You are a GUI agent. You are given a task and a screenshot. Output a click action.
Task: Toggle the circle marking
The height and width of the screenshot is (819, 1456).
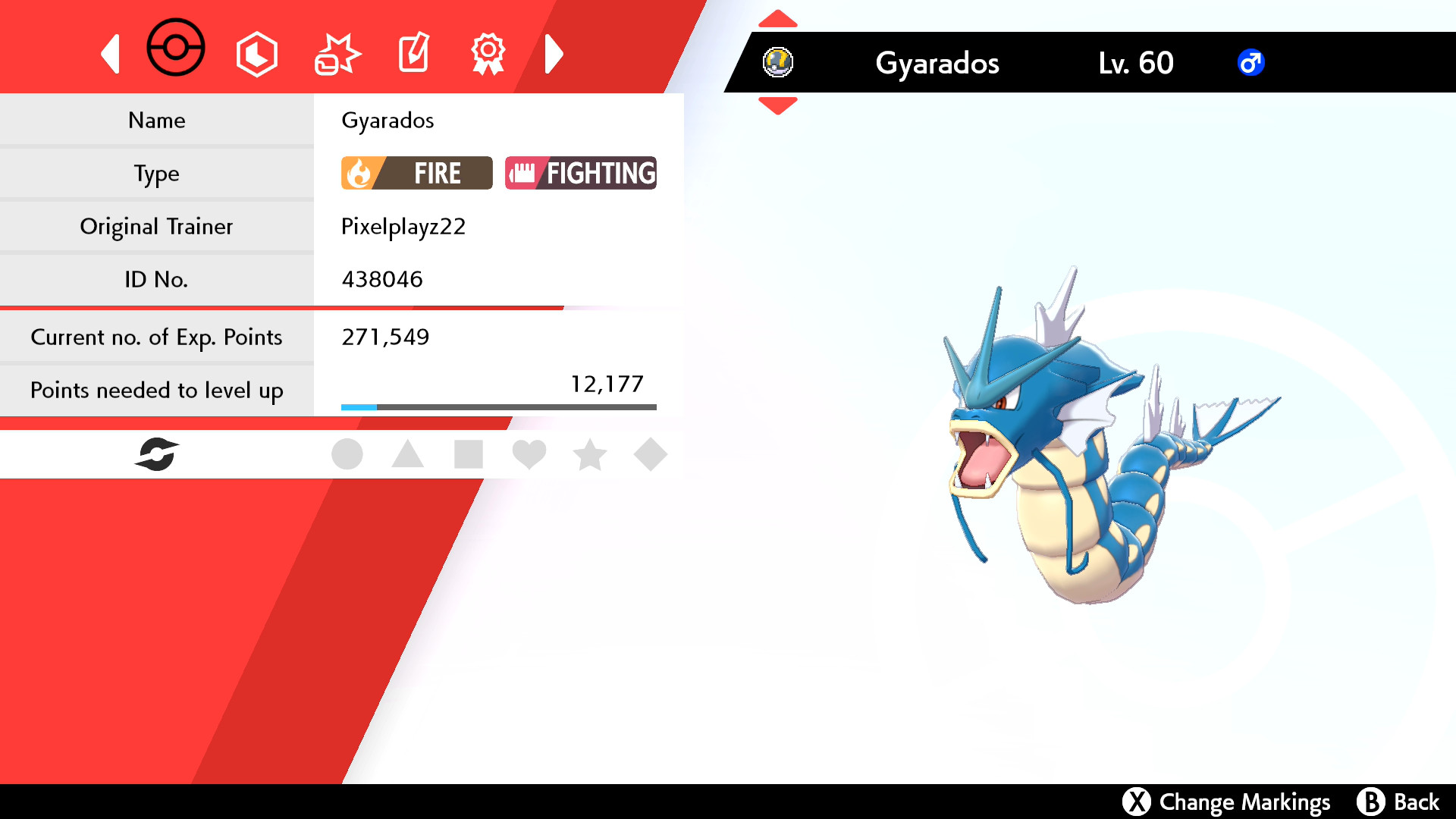point(348,453)
